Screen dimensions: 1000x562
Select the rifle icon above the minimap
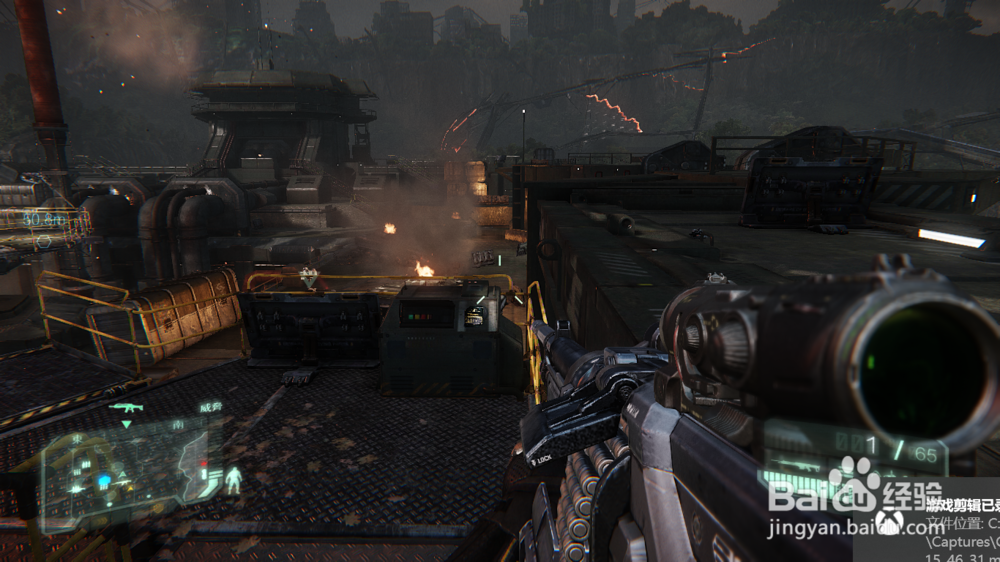tap(127, 407)
